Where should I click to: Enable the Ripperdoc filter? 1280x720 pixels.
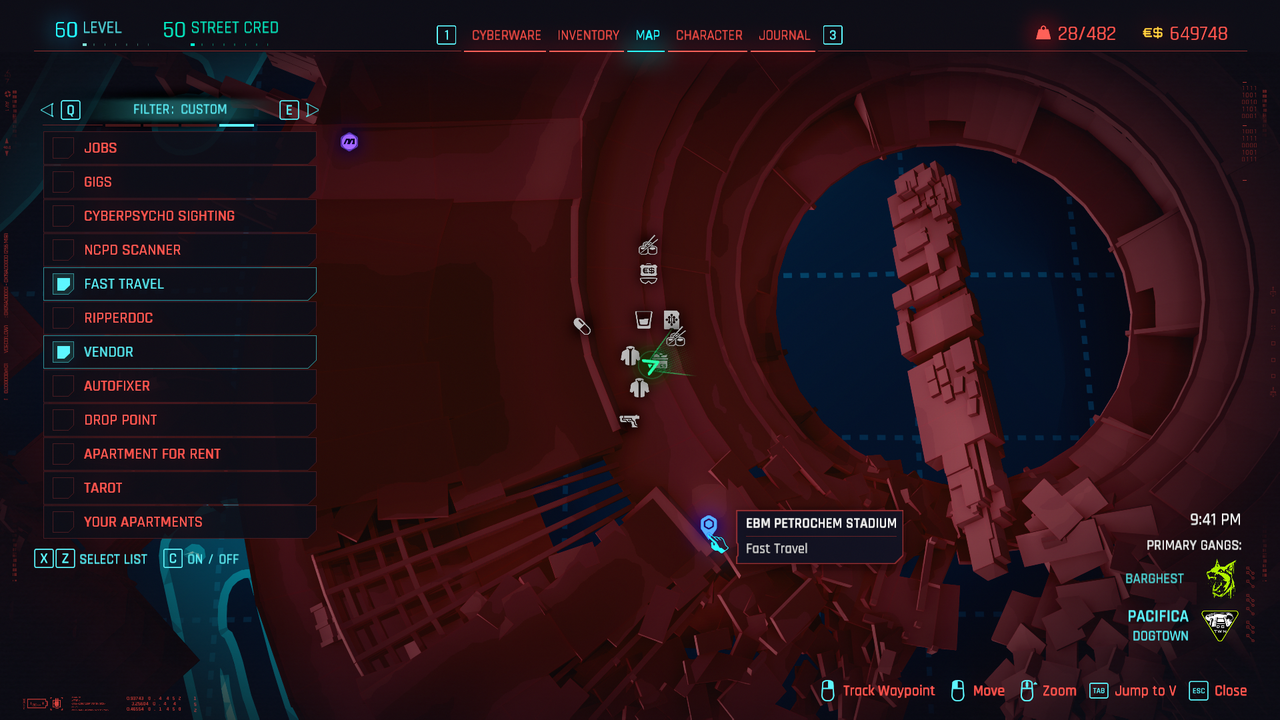coord(64,318)
